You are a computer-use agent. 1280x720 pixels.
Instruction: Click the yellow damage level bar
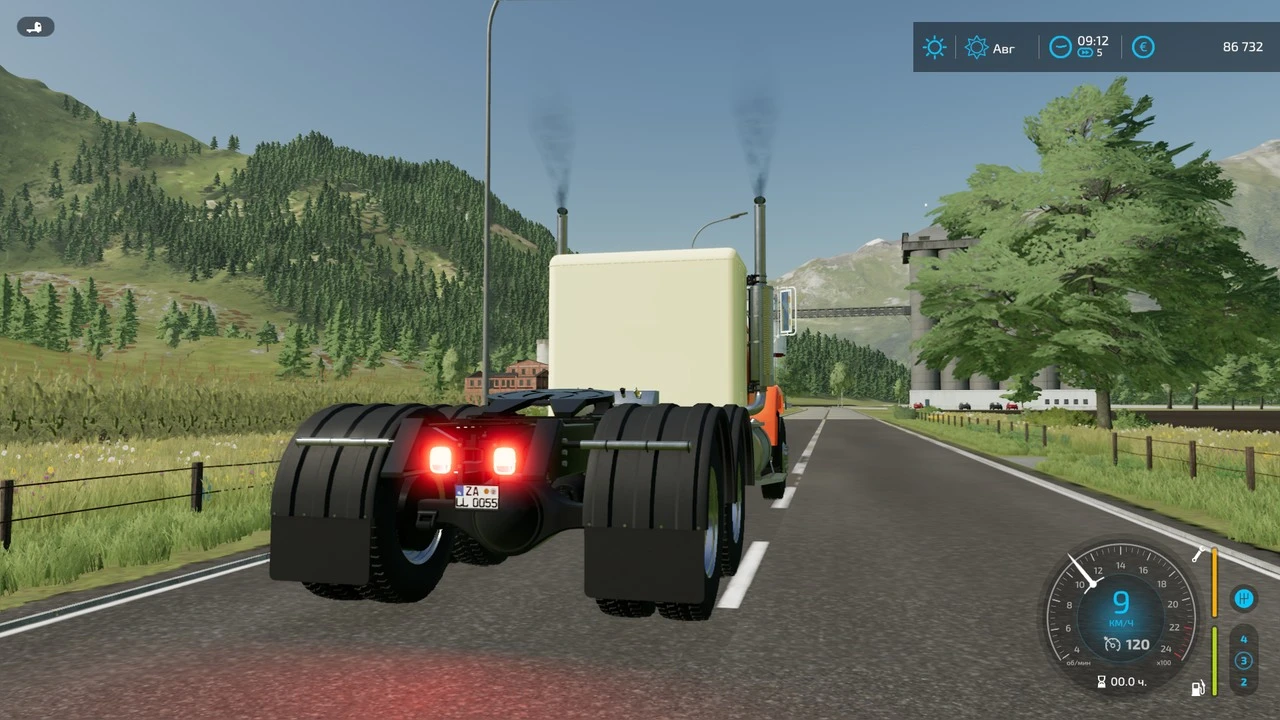pos(1214,583)
